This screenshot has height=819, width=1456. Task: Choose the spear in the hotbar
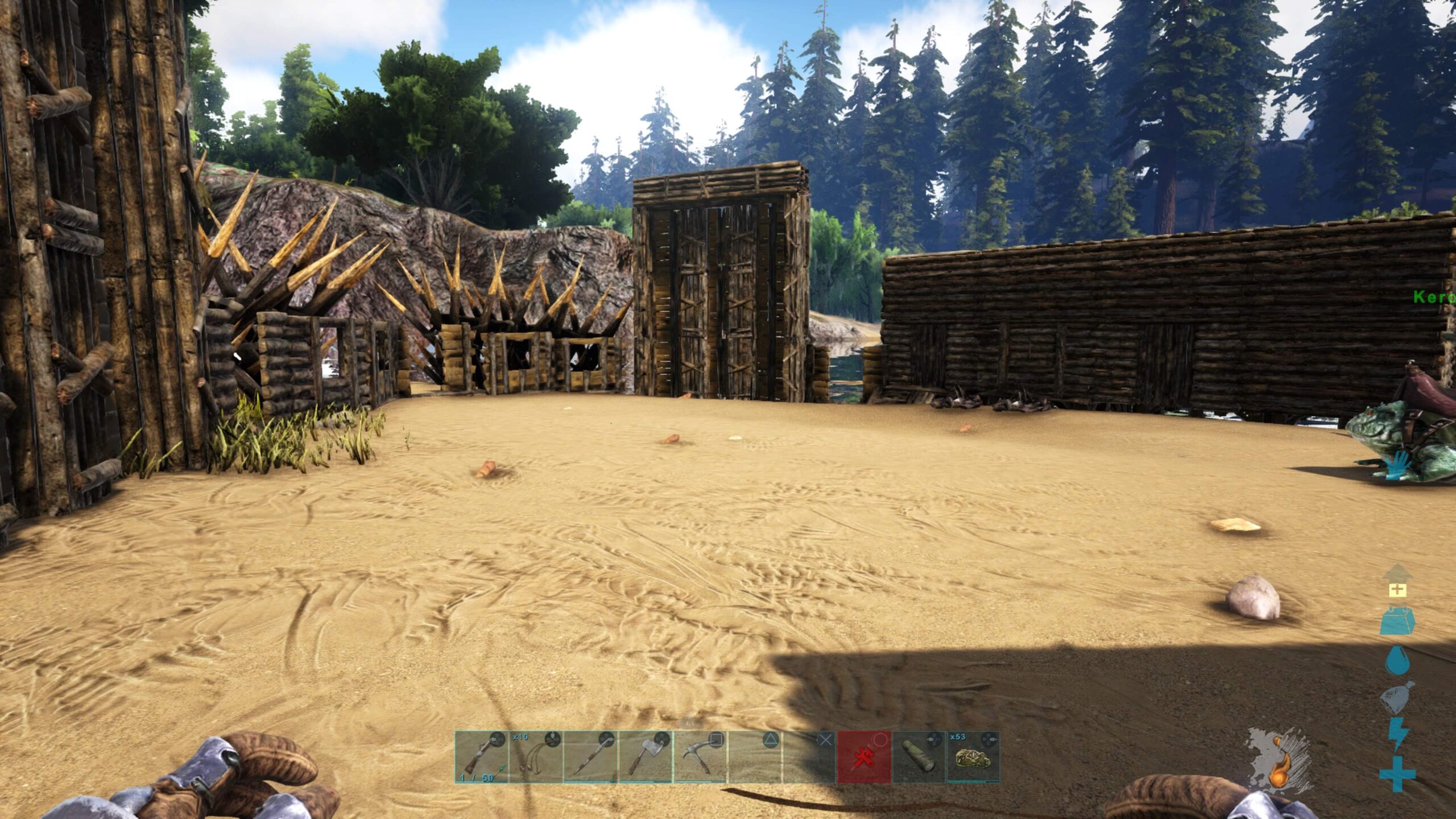point(590,757)
